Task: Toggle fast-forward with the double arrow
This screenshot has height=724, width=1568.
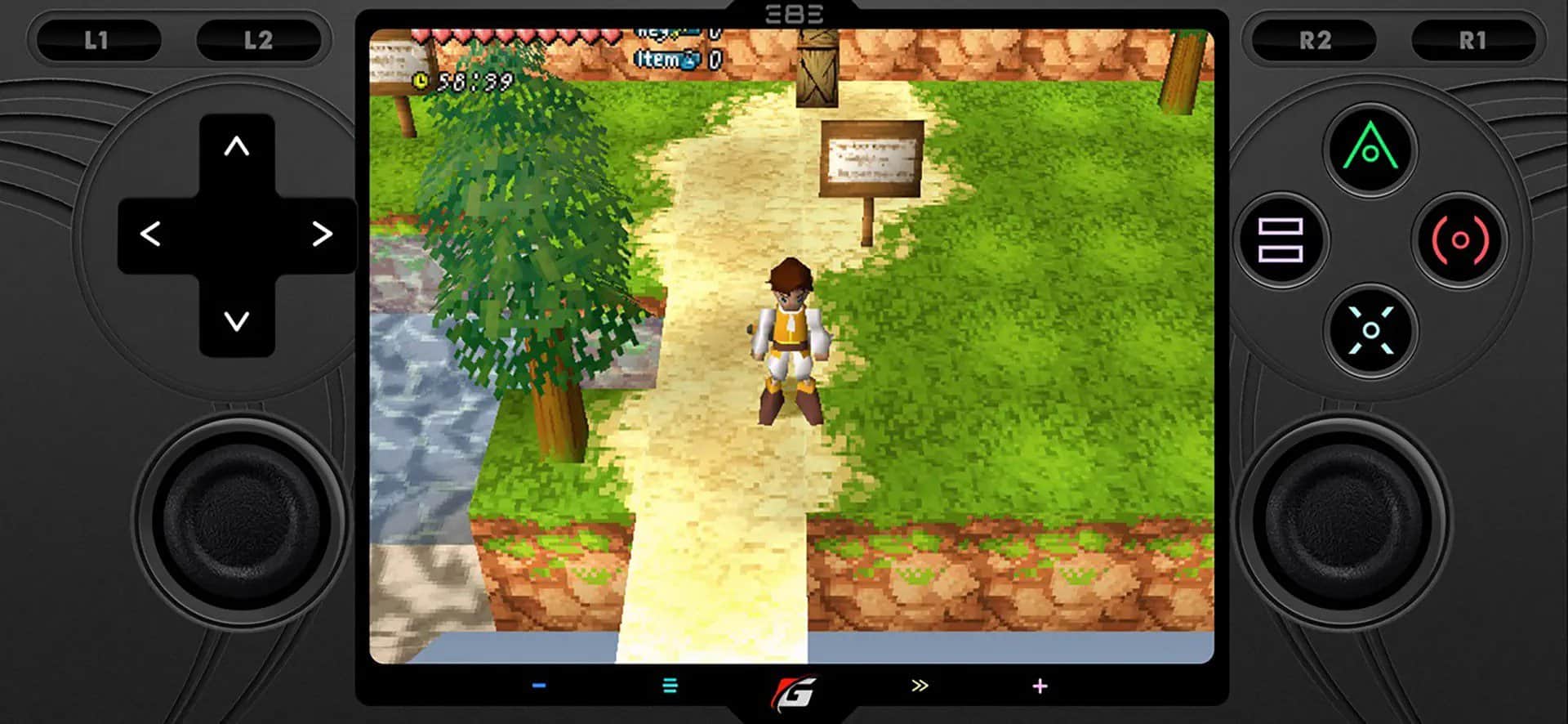Action: (920, 686)
